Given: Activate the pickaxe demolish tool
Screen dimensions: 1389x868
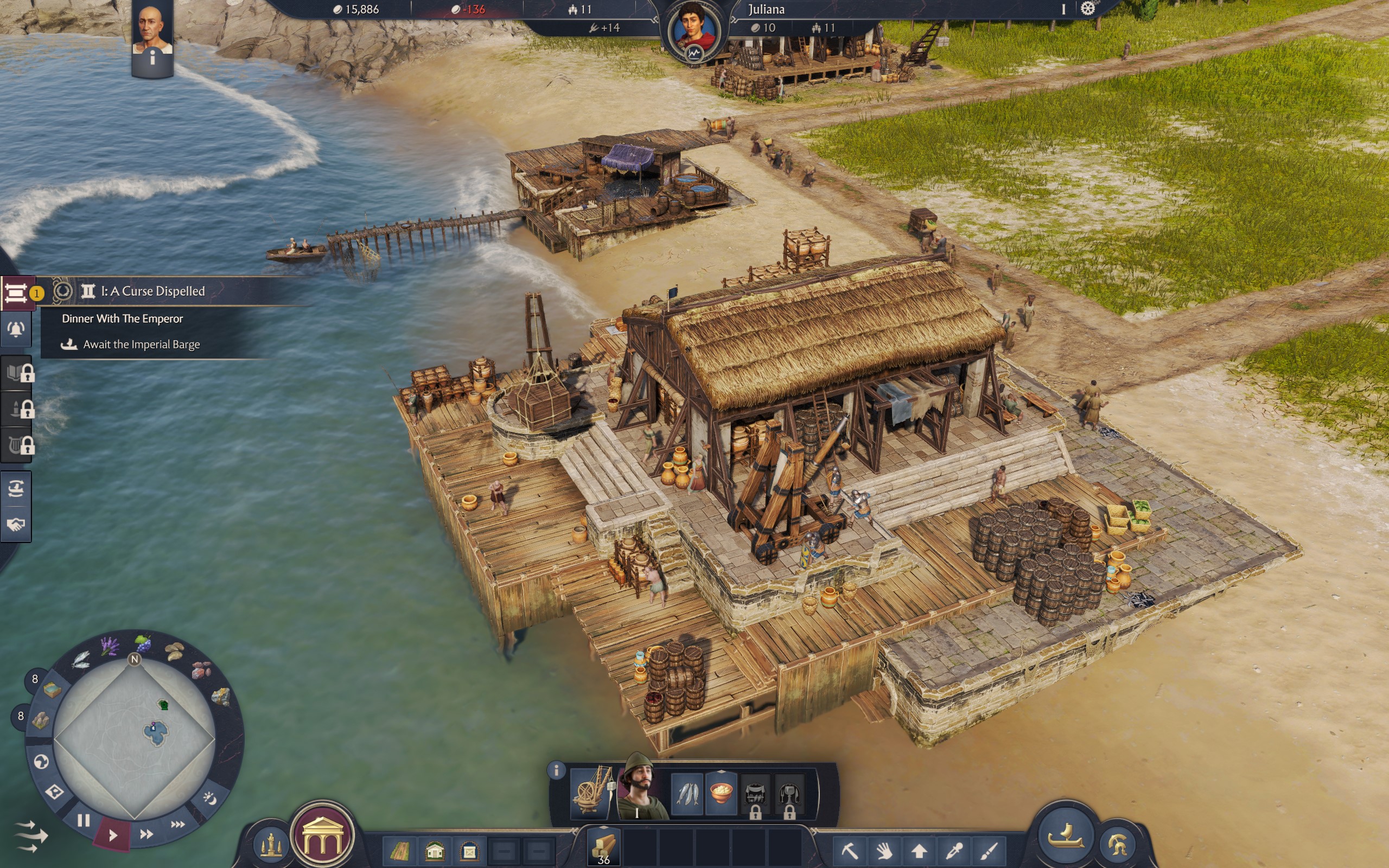Looking at the screenshot, I should click(850, 850).
